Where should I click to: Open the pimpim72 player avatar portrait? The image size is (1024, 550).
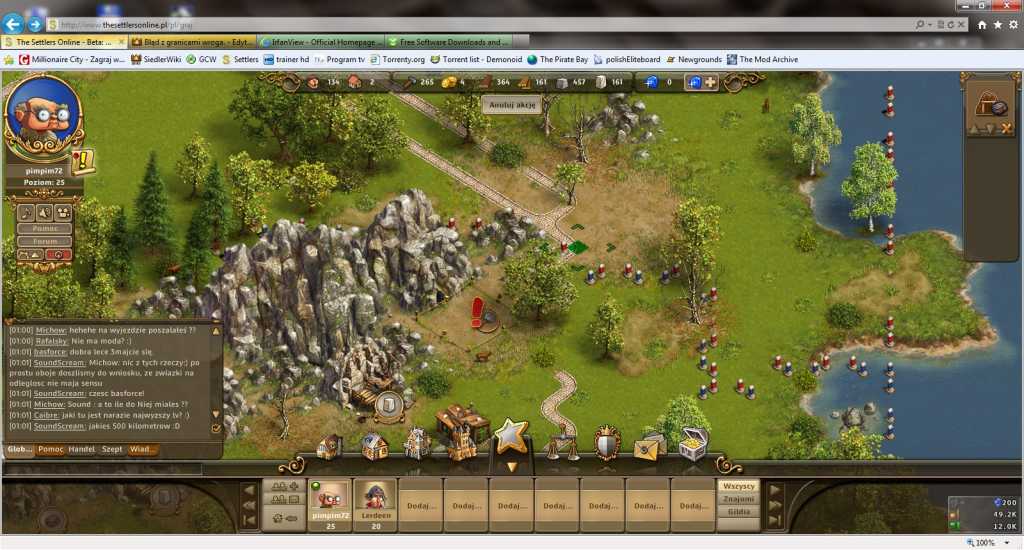click(42, 115)
